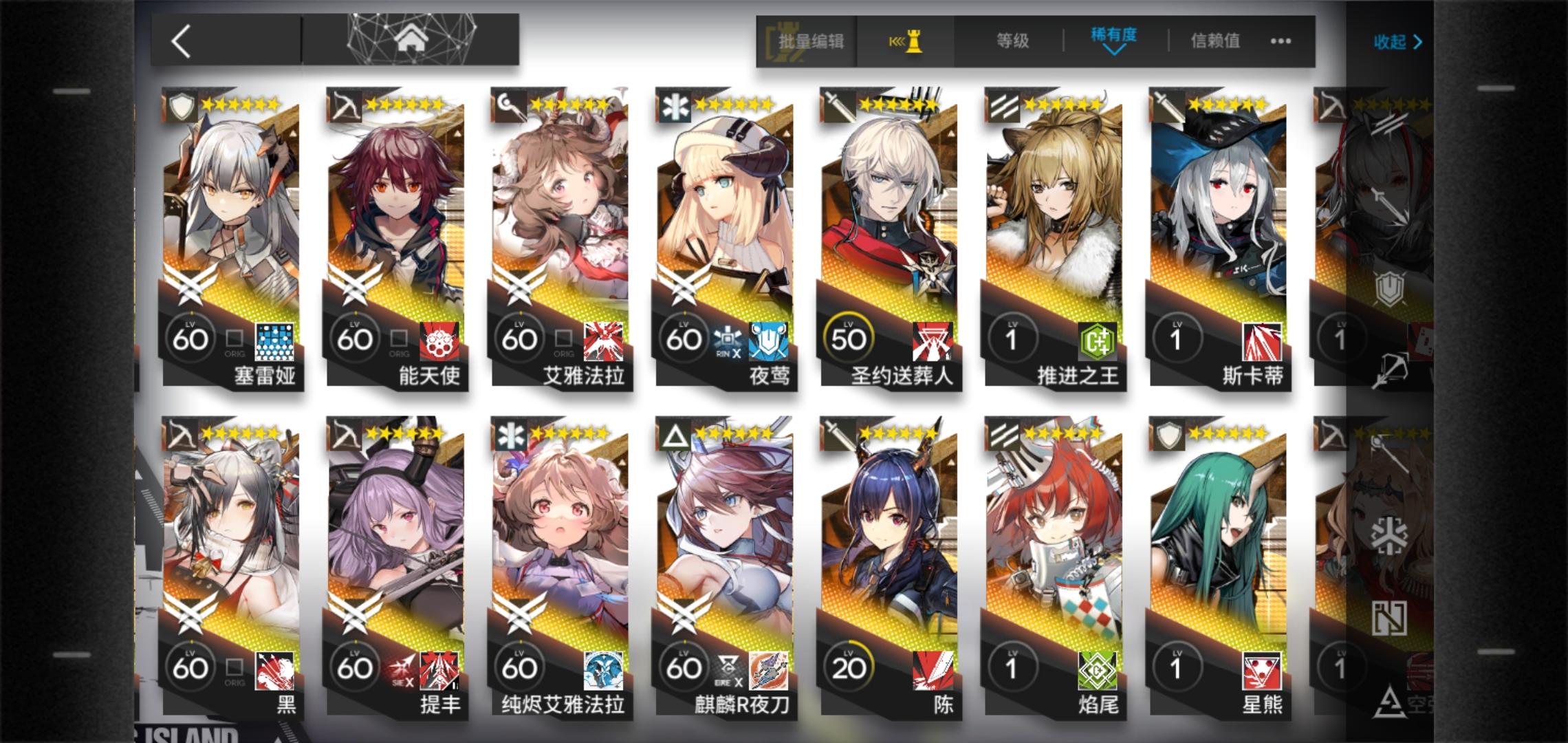Select the rook sorting icon beside 批量编辑
The image size is (1568, 743).
908,41
